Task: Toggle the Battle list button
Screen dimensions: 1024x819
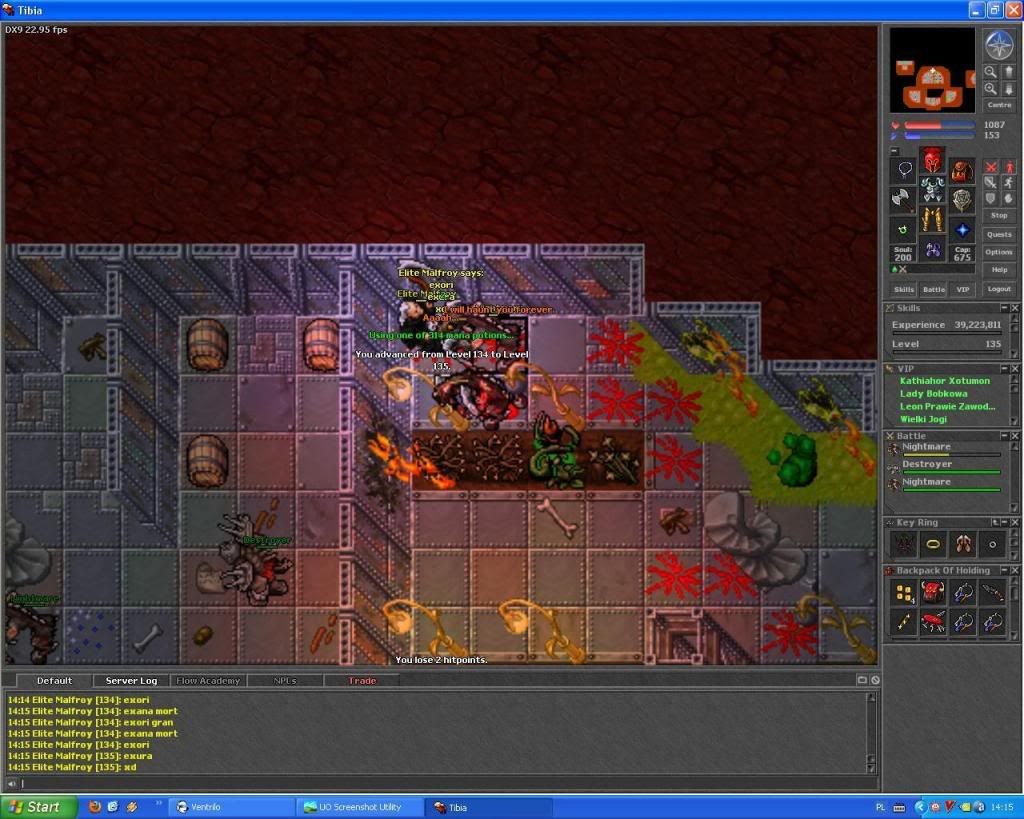Action: tap(933, 289)
